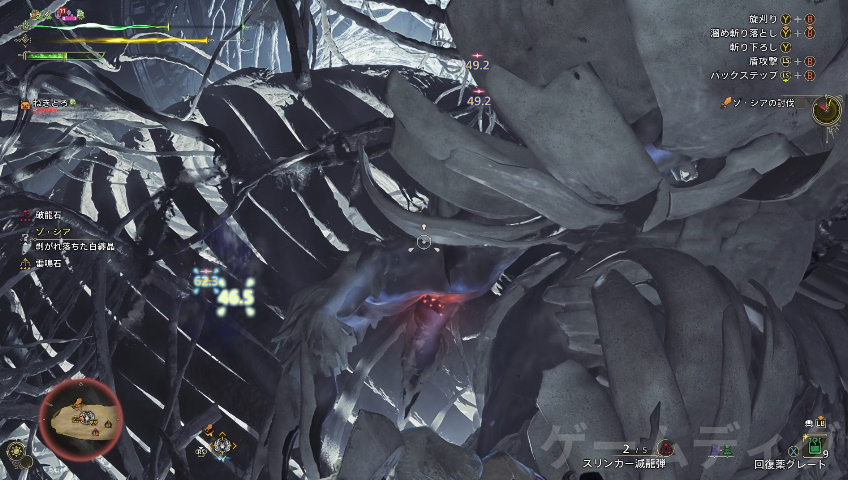Open the ゾ・シアの討伐 quest objective tracker

point(762,104)
